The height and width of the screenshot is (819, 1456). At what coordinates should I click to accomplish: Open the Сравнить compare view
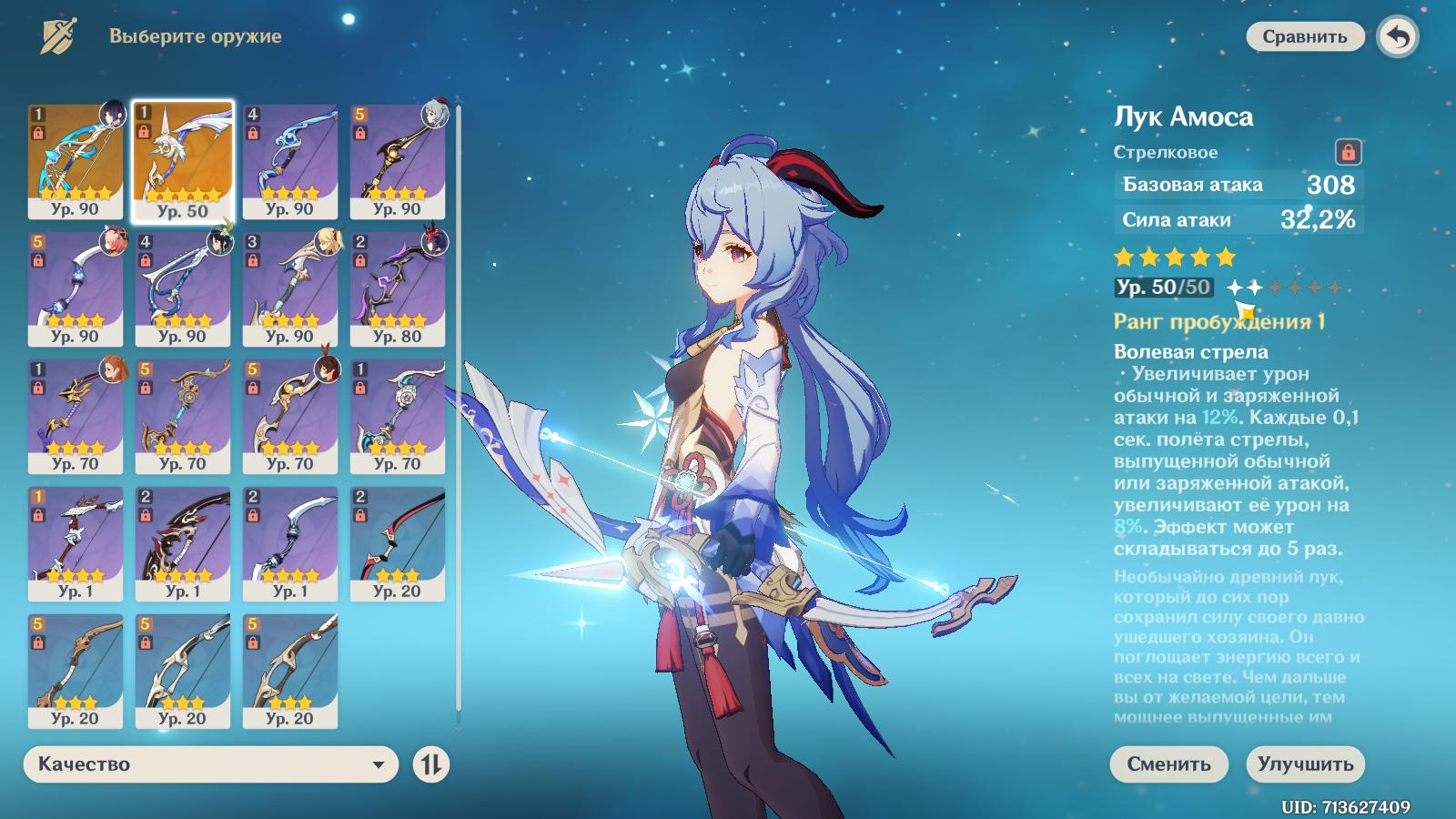(1304, 36)
